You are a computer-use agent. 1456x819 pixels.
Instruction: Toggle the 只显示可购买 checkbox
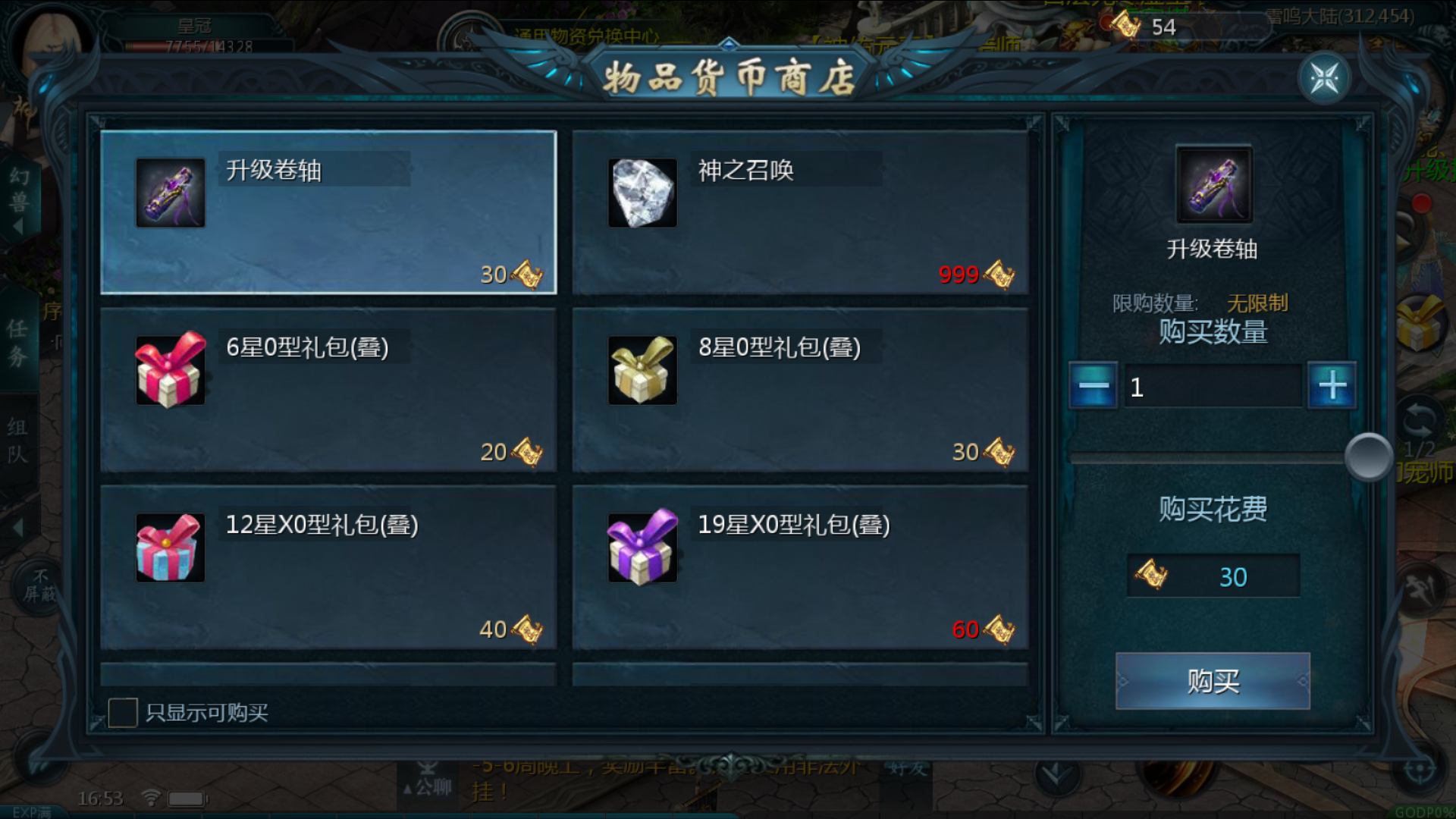tap(123, 713)
